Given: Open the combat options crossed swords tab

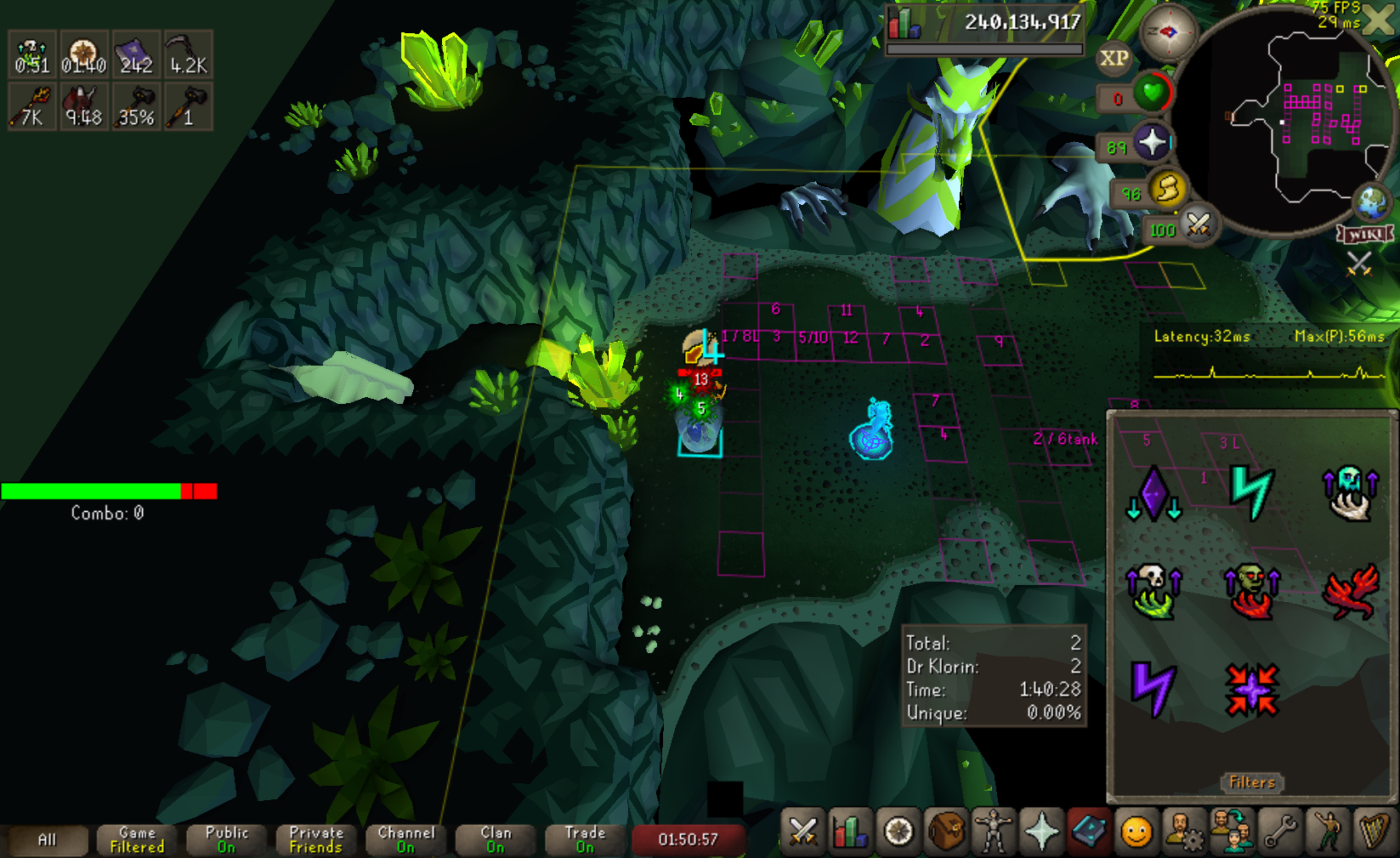Looking at the screenshot, I should click(x=802, y=832).
